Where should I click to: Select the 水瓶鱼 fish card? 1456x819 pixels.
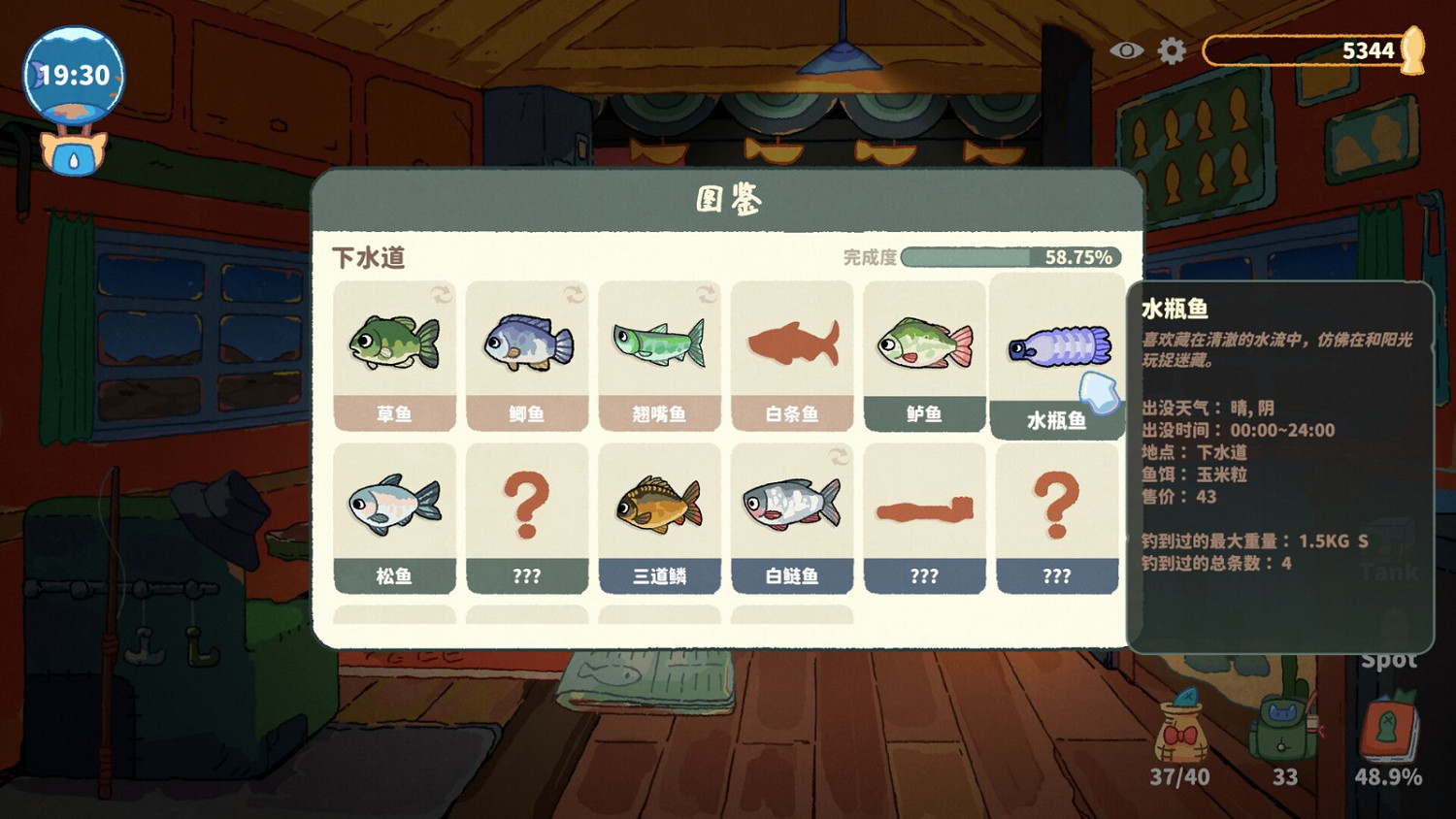(1058, 354)
